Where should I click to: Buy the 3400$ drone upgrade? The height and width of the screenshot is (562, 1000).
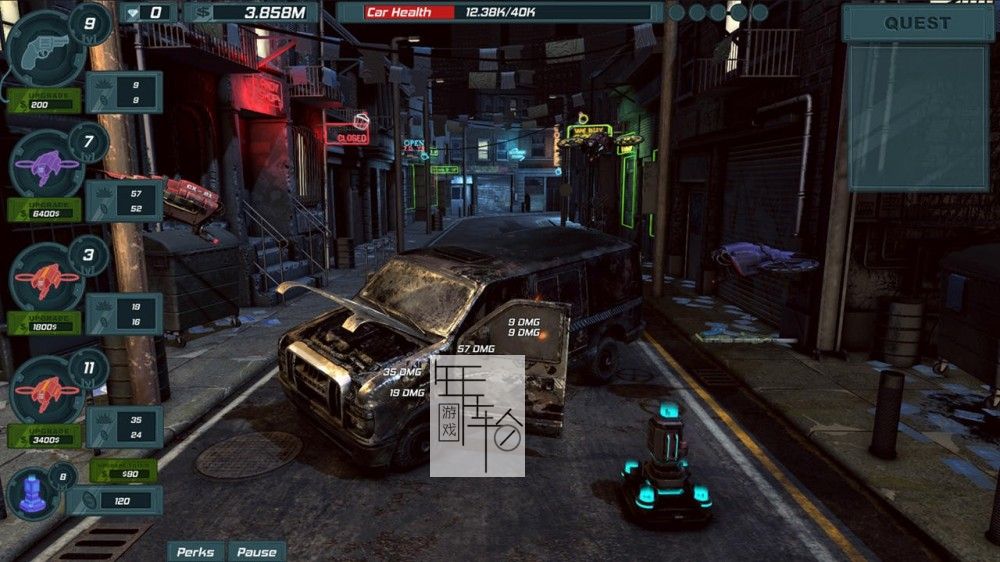point(44,436)
